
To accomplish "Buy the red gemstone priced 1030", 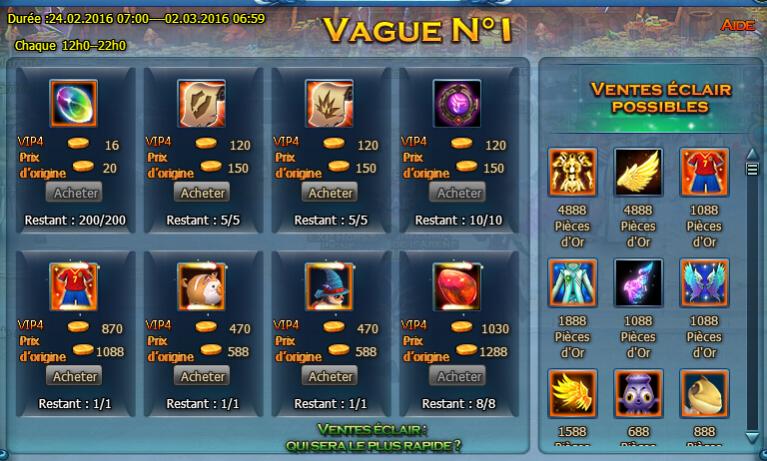I will click(x=460, y=376).
